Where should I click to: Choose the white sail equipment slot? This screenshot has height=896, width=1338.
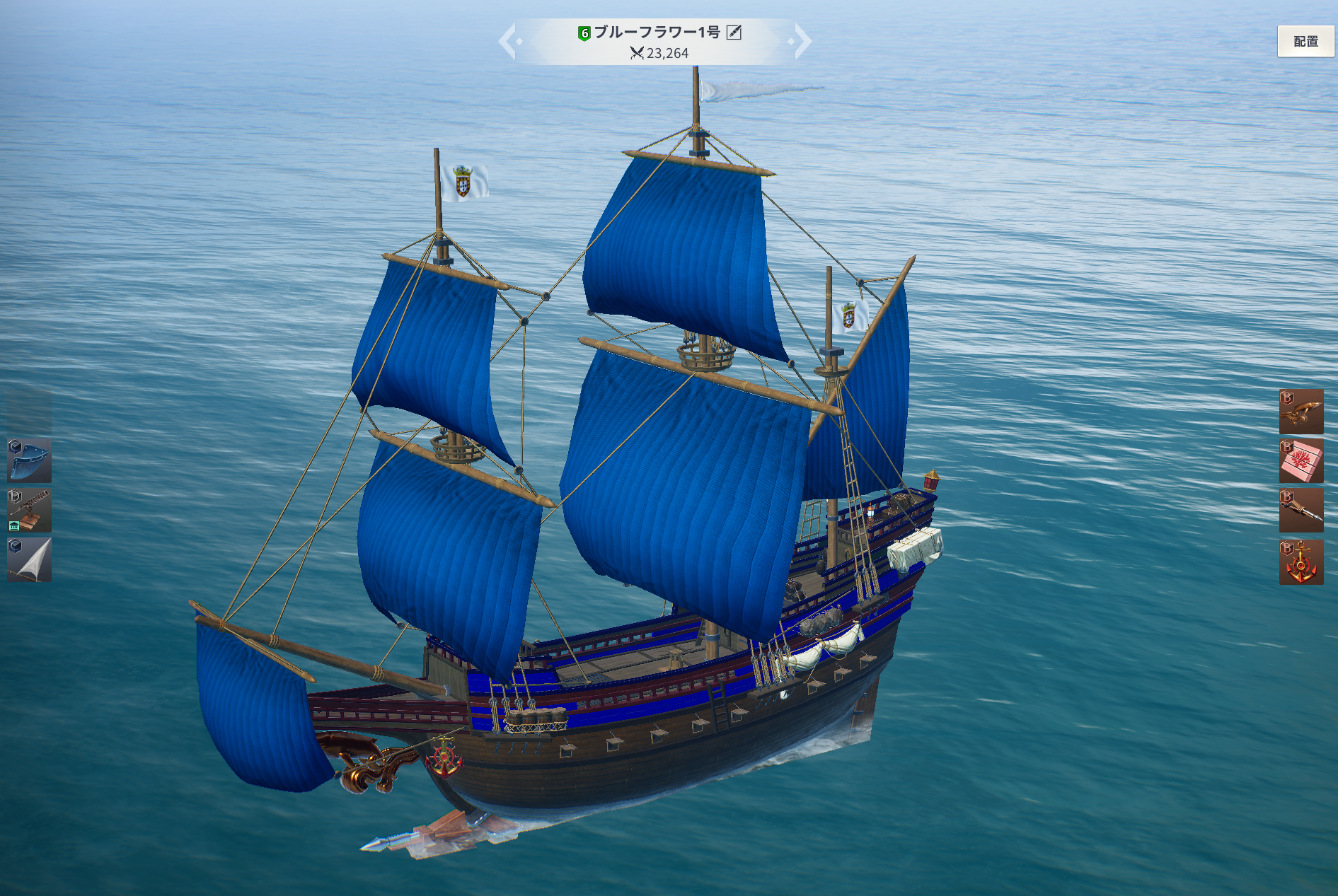coord(30,559)
